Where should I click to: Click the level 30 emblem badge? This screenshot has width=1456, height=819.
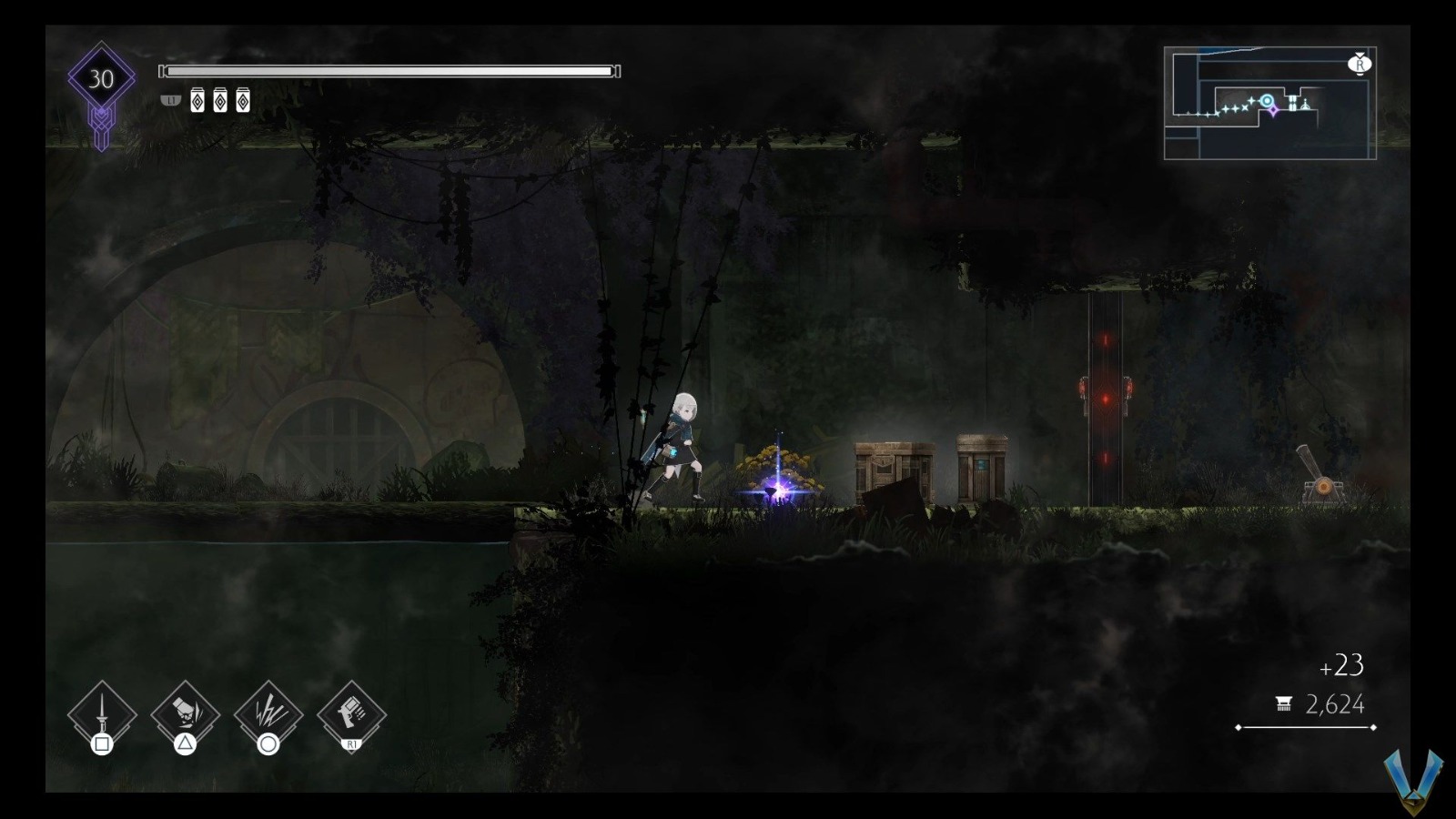click(x=100, y=78)
